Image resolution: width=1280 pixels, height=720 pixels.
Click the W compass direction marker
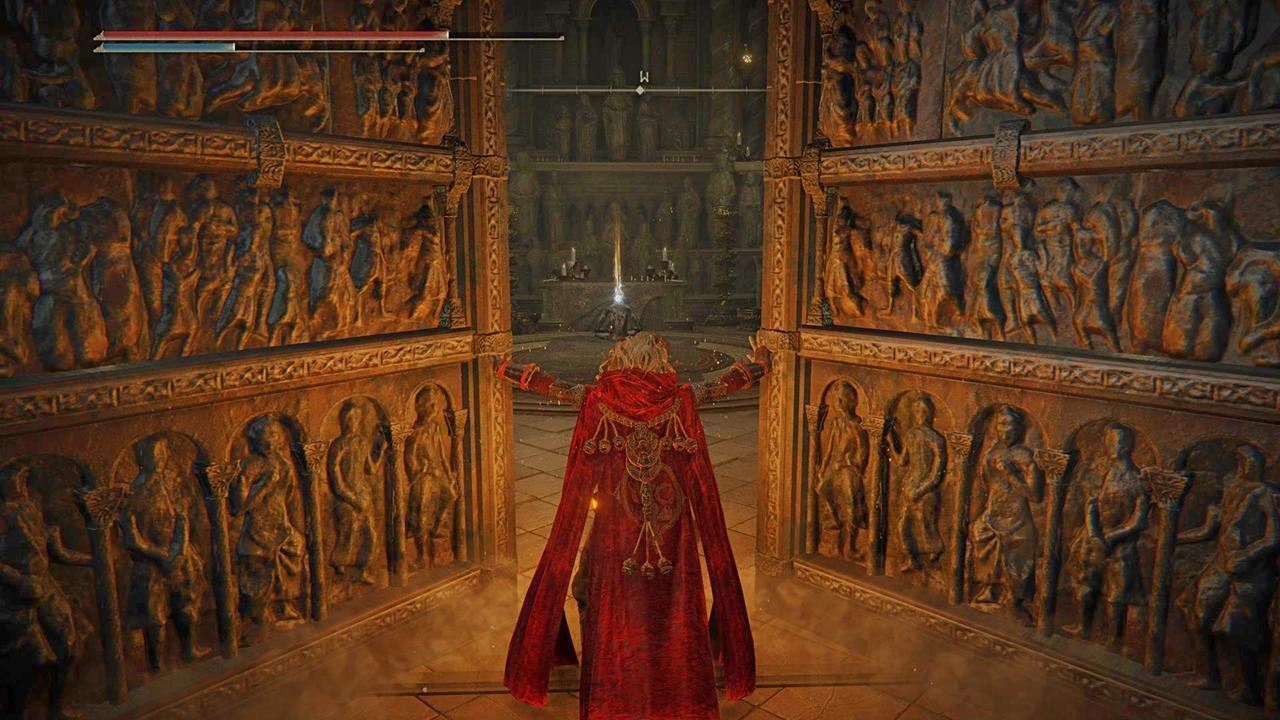(x=643, y=76)
